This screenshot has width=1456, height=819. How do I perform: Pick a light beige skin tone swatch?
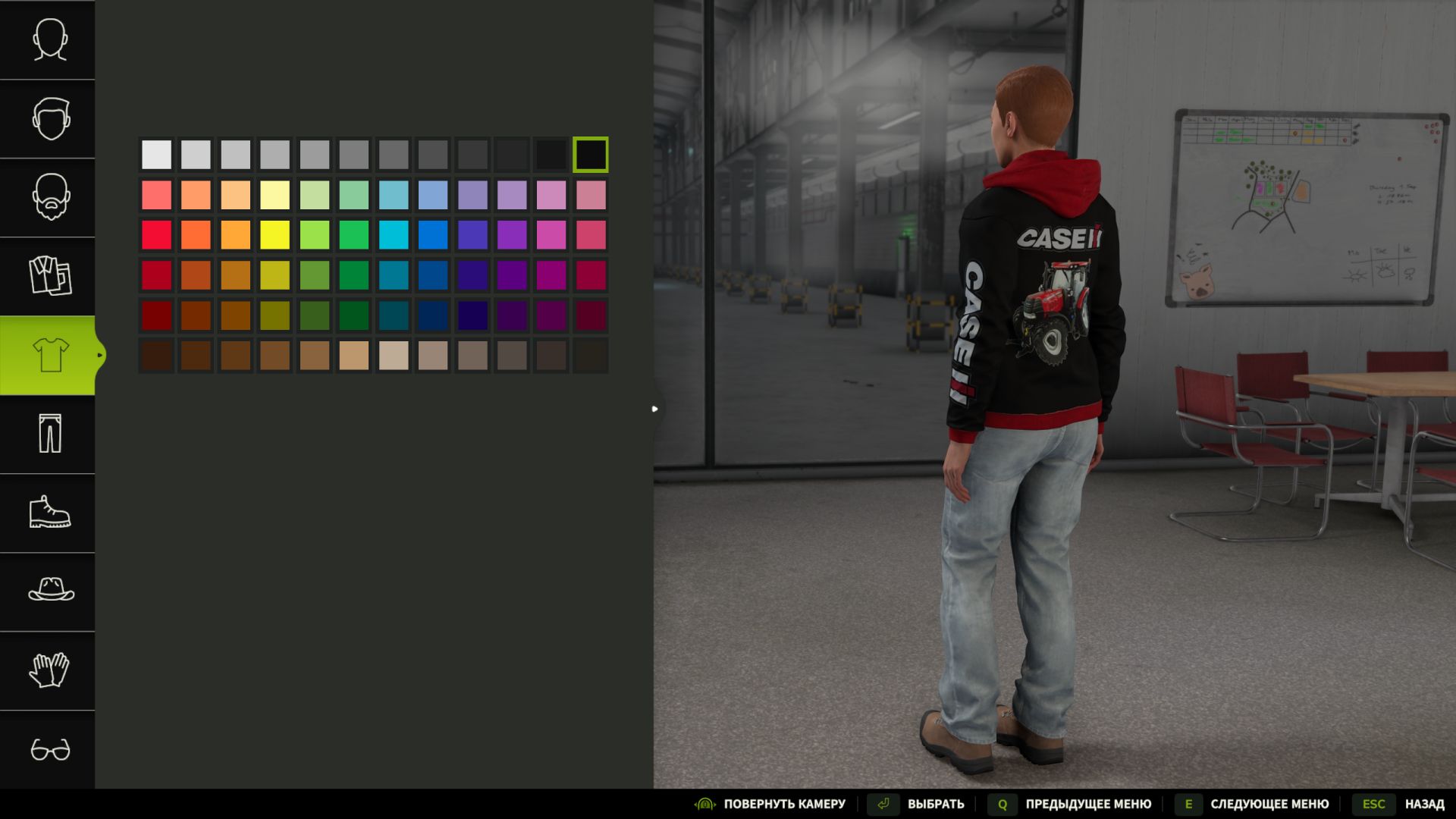click(x=394, y=356)
